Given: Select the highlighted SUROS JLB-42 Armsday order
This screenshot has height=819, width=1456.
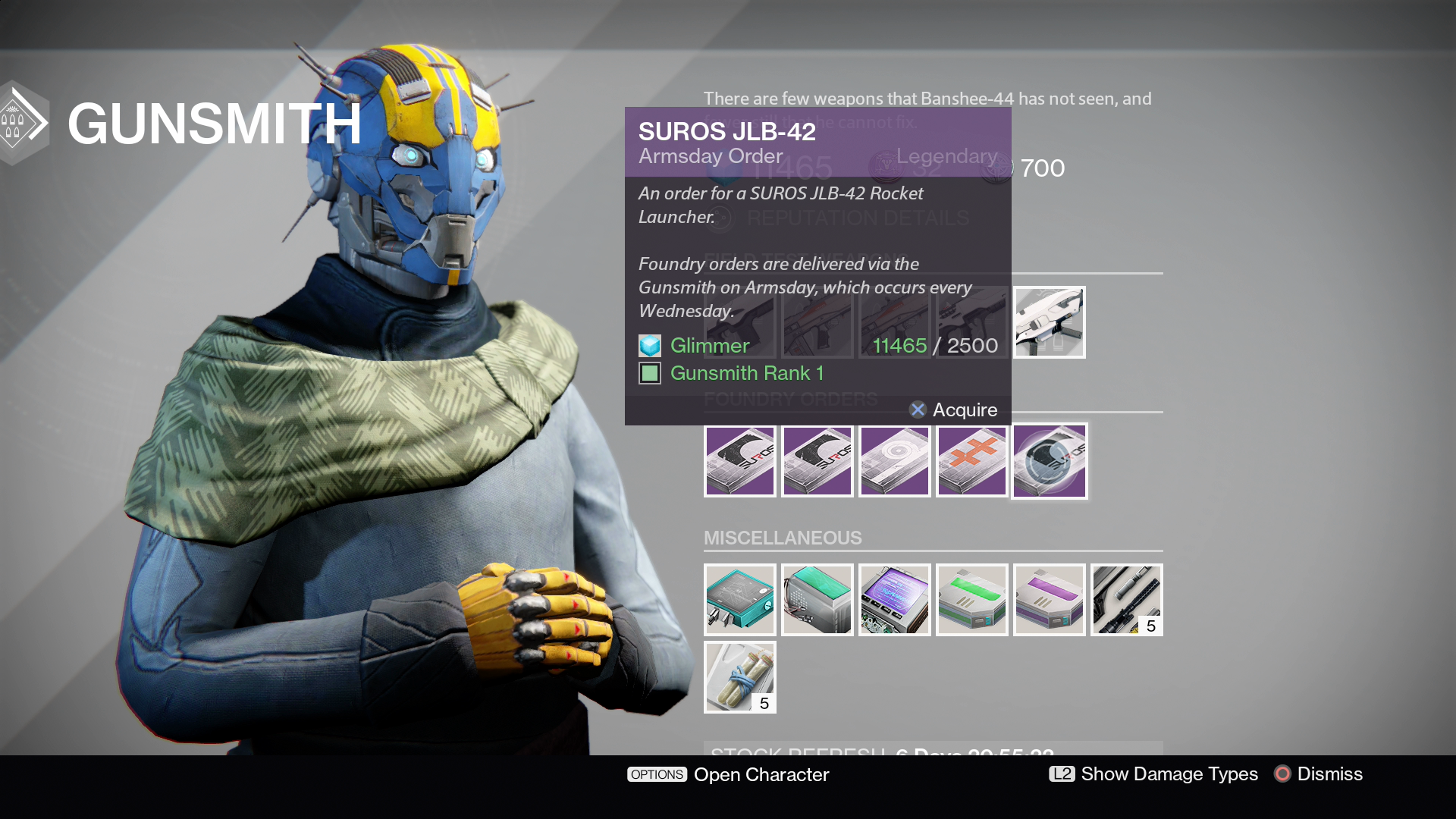Looking at the screenshot, I should (x=1050, y=461).
